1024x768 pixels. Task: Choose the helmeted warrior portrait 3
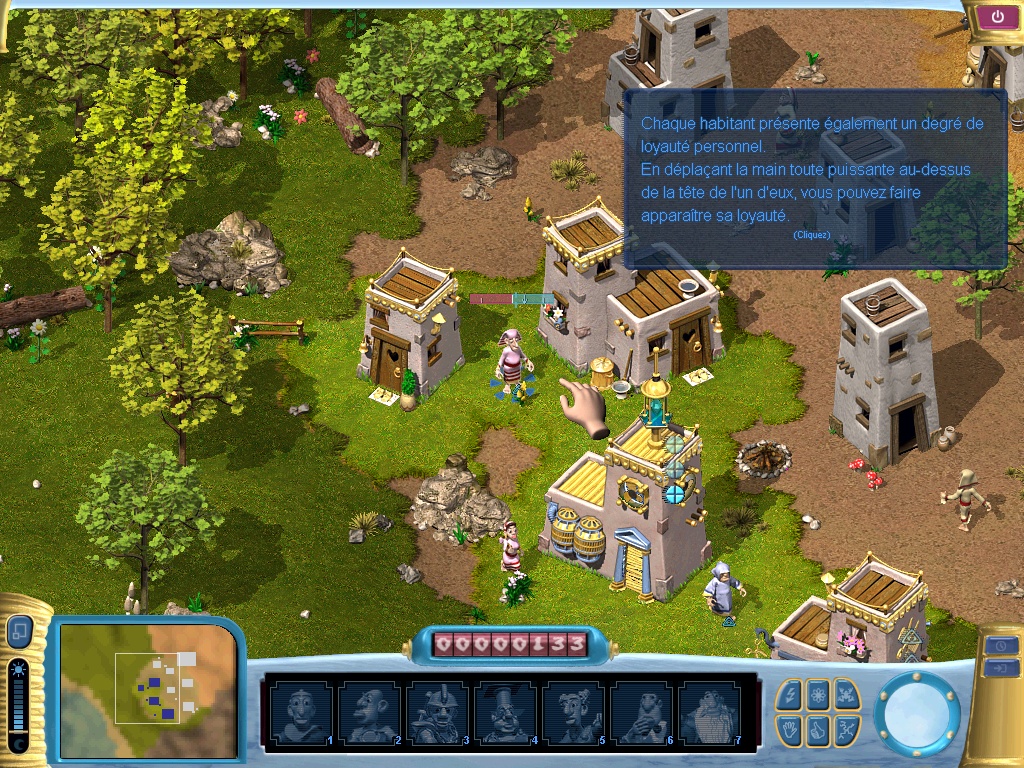(436, 712)
